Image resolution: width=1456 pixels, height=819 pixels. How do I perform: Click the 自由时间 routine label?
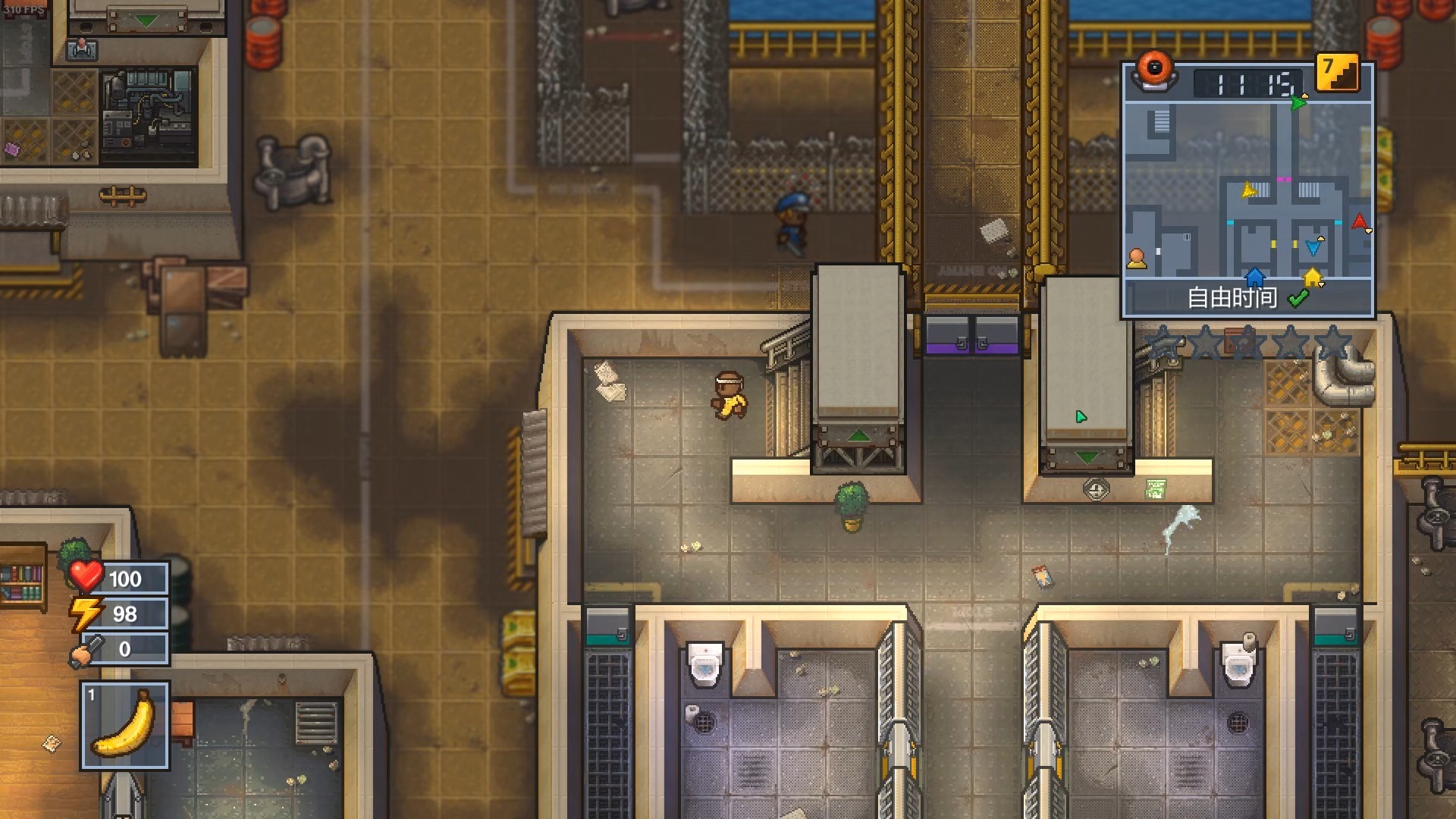(x=1232, y=298)
